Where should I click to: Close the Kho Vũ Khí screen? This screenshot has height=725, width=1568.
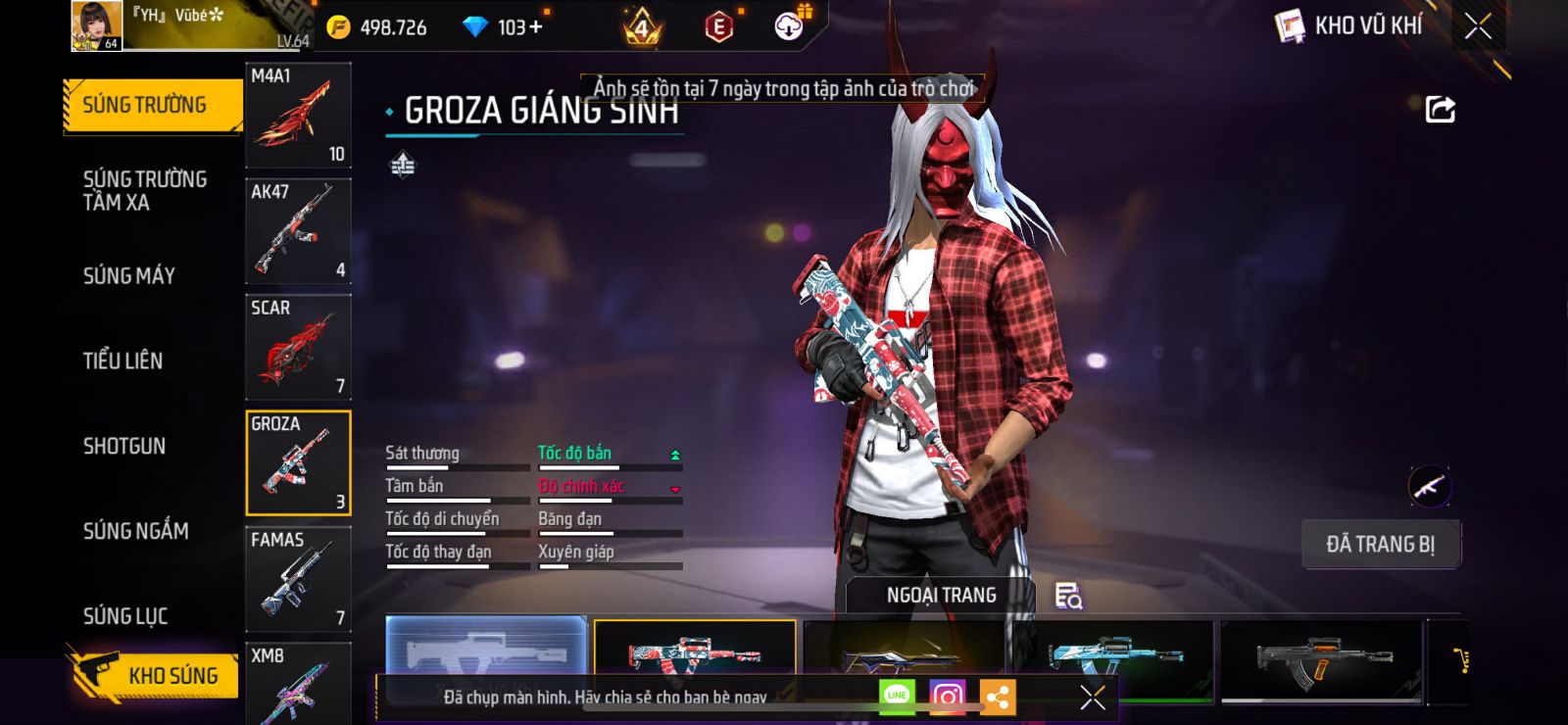pos(1478,26)
